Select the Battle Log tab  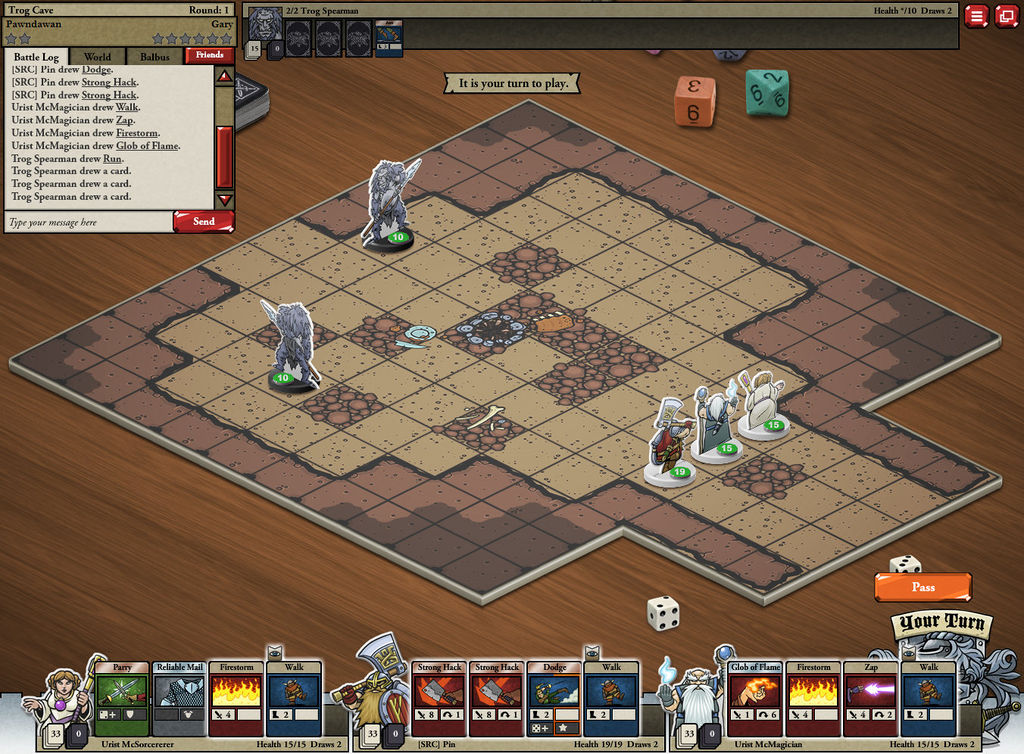click(36, 57)
